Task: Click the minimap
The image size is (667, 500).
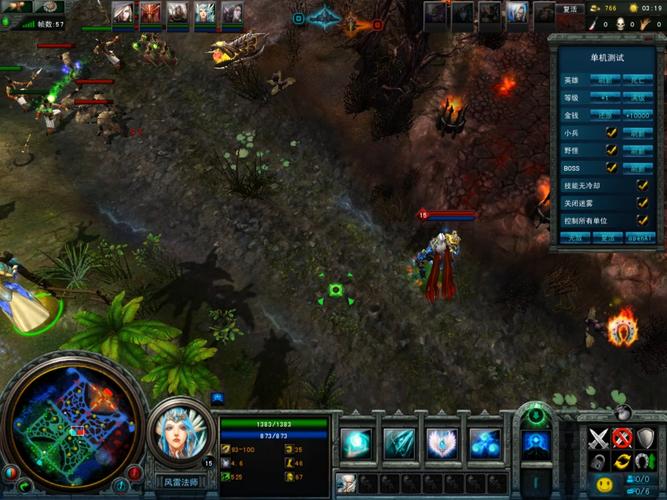Action: pyautogui.click(x=73, y=425)
